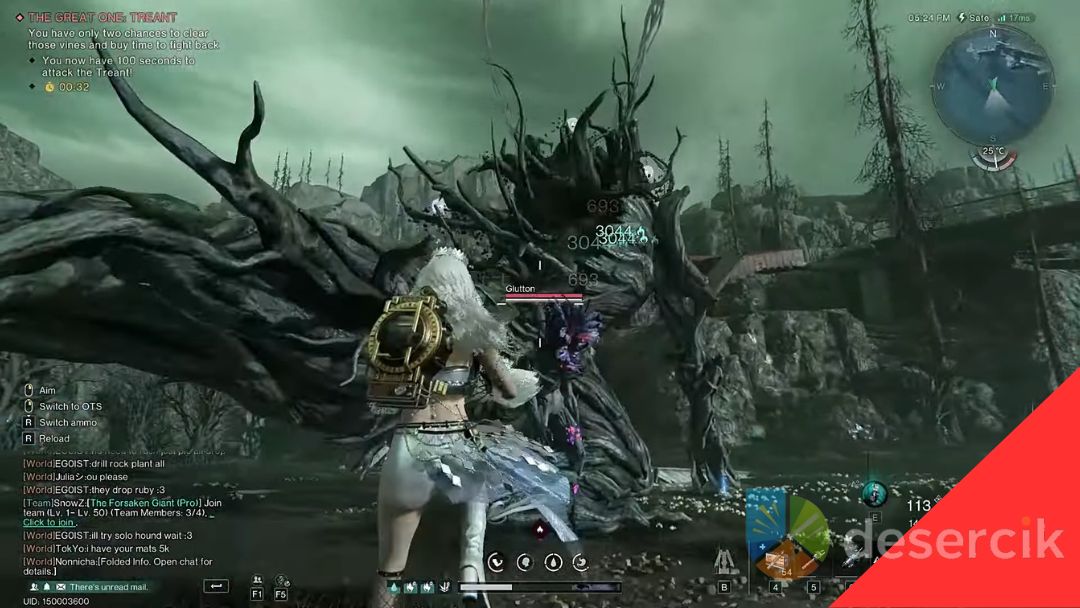Open the team members icon
This screenshot has width=1080, height=608.
(x=257, y=580)
